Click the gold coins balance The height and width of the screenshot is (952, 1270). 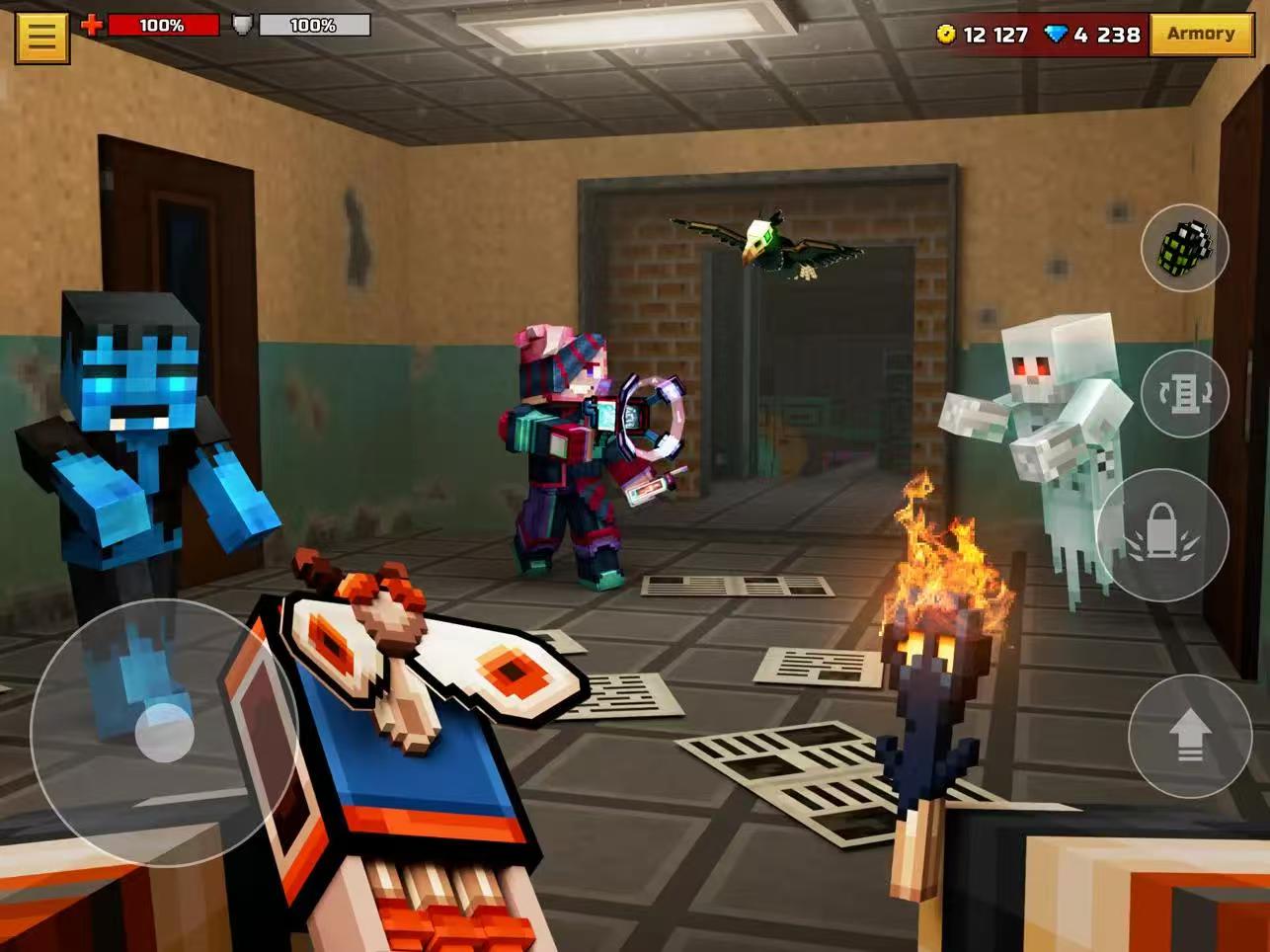[983, 36]
